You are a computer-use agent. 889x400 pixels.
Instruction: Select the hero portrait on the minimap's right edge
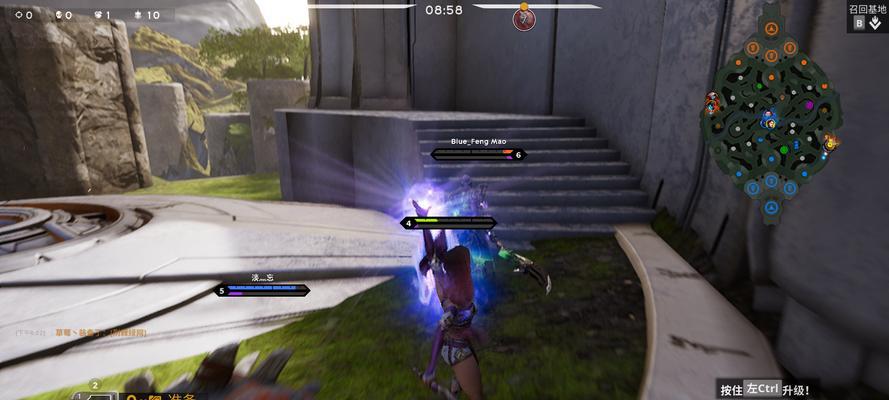coord(830,143)
